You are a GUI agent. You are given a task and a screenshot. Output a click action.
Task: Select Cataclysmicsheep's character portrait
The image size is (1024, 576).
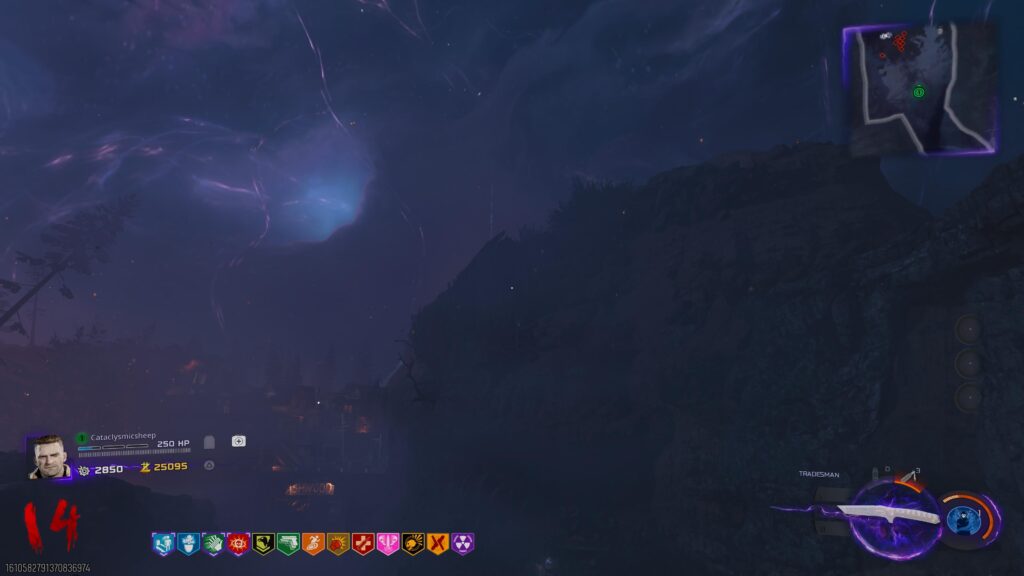(x=50, y=456)
